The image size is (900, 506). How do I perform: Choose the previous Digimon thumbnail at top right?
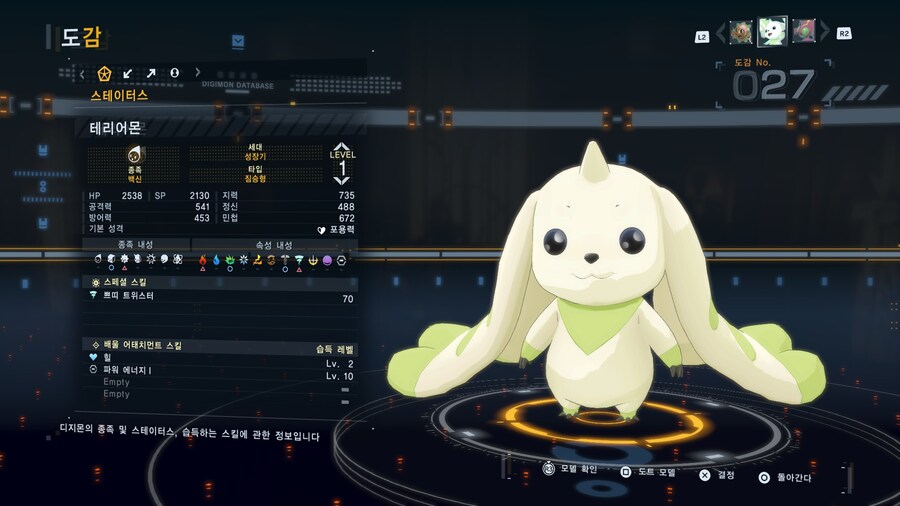pos(741,32)
